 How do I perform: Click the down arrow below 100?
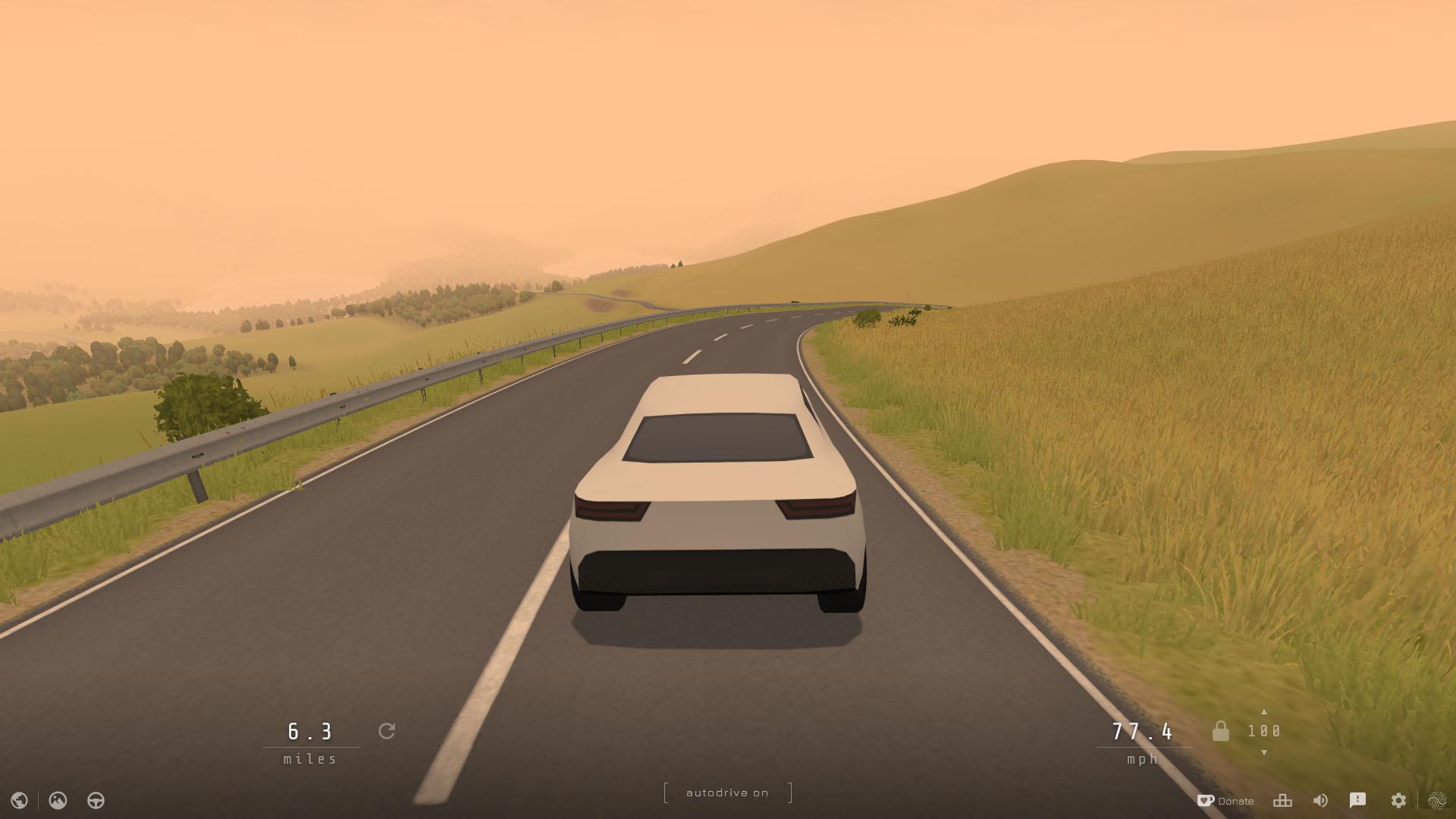[x=1265, y=754]
